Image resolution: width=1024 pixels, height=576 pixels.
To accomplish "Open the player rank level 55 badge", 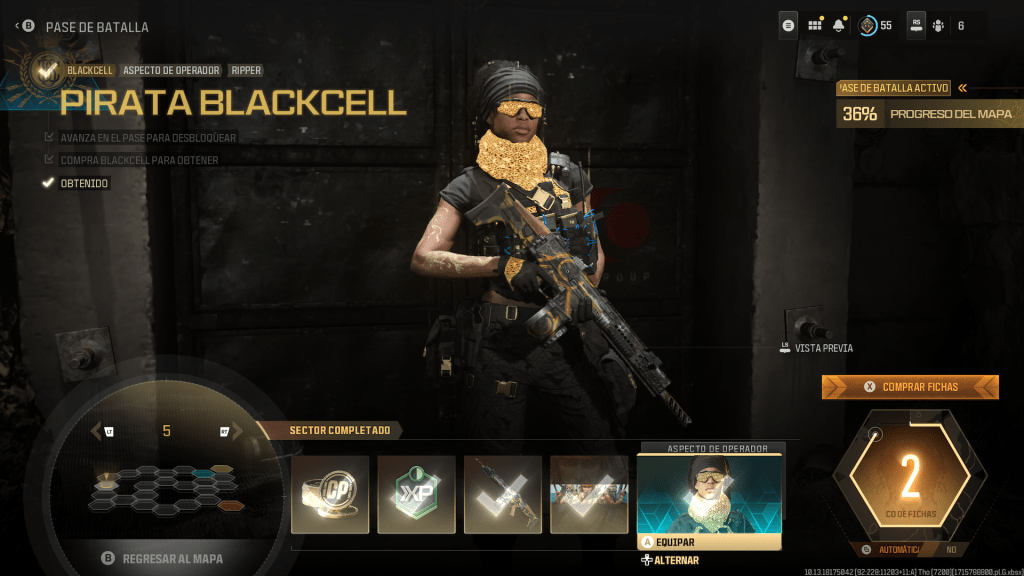I will [x=875, y=26].
